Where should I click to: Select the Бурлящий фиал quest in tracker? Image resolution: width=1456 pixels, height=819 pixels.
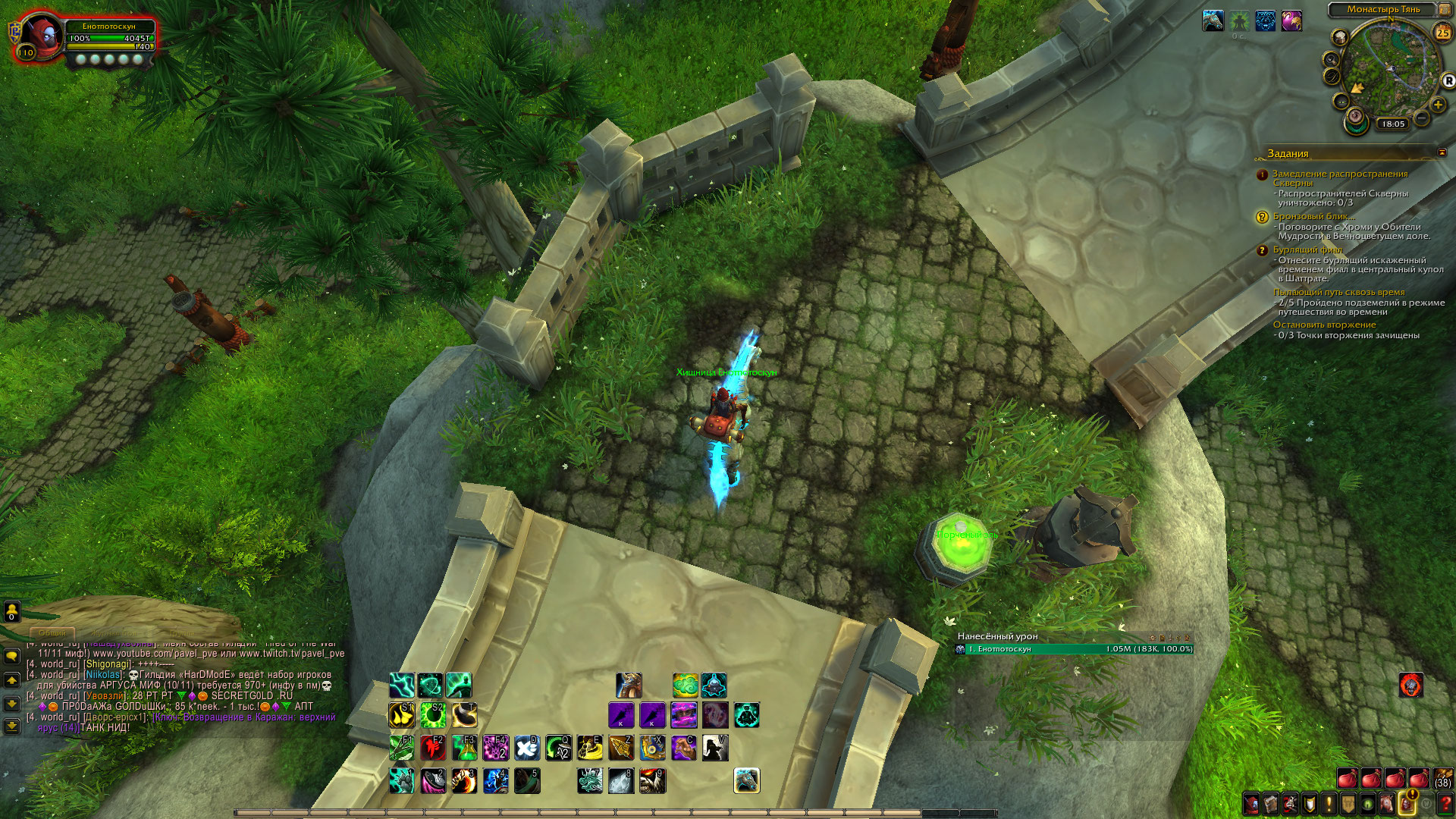pos(1307,249)
